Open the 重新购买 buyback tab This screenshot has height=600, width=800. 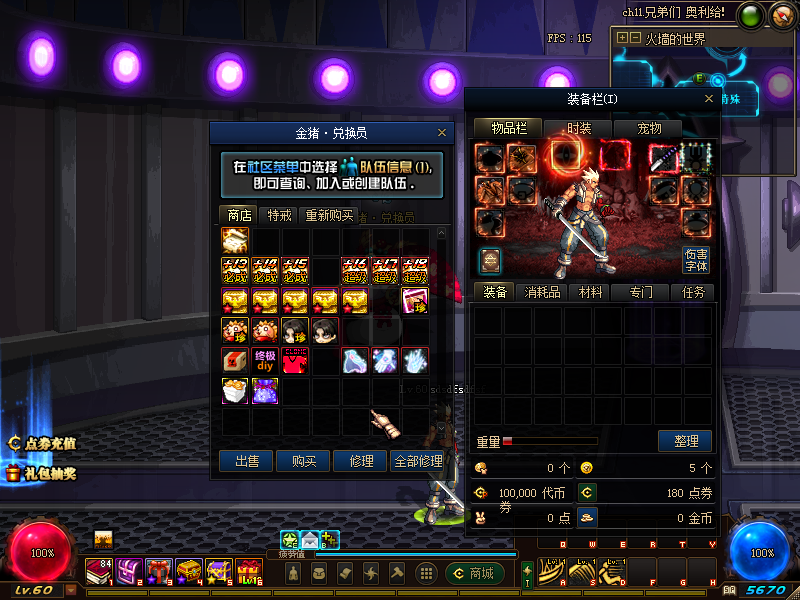(329, 215)
